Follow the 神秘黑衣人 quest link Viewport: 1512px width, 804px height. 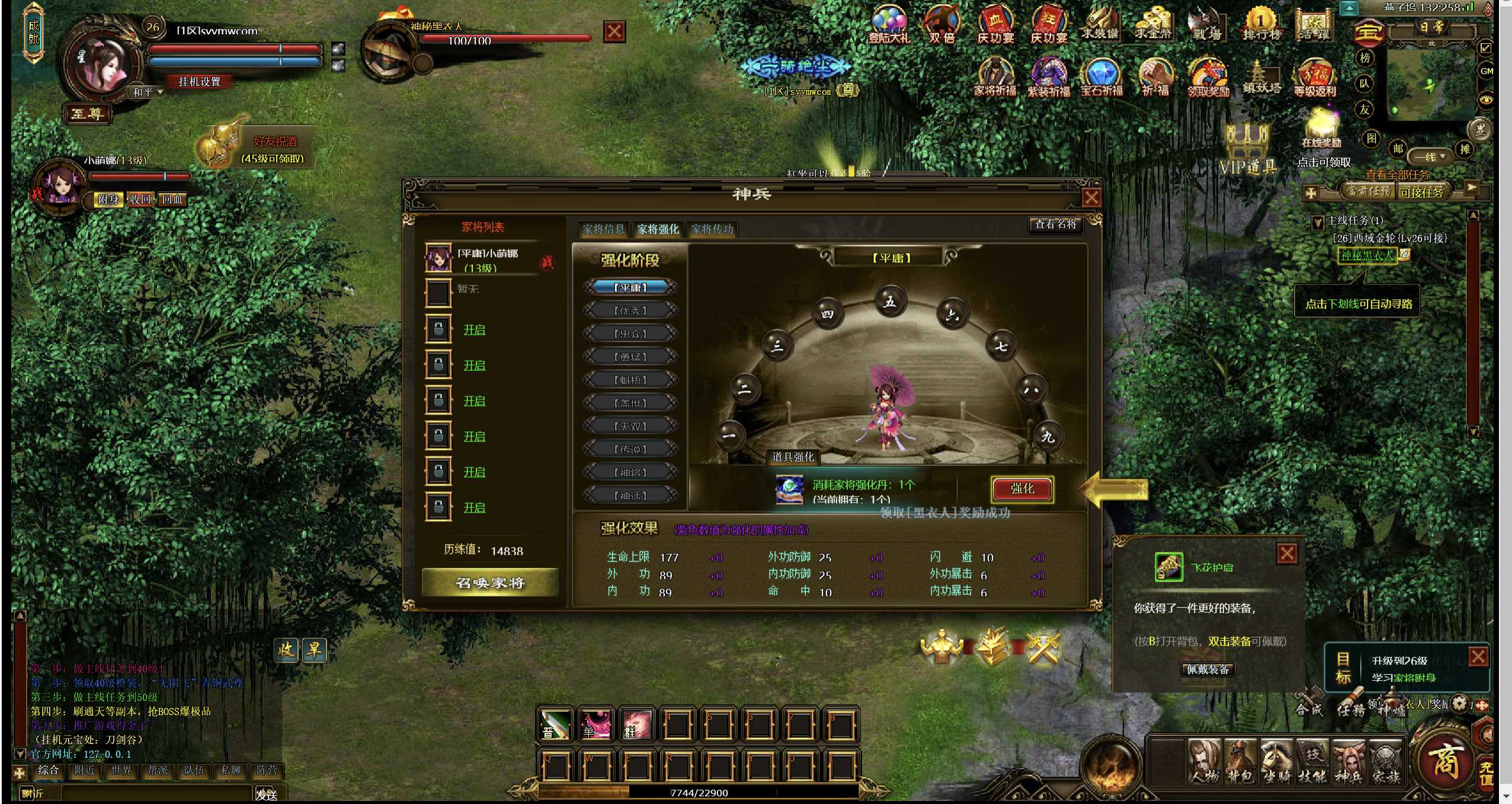click(x=1367, y=255)
